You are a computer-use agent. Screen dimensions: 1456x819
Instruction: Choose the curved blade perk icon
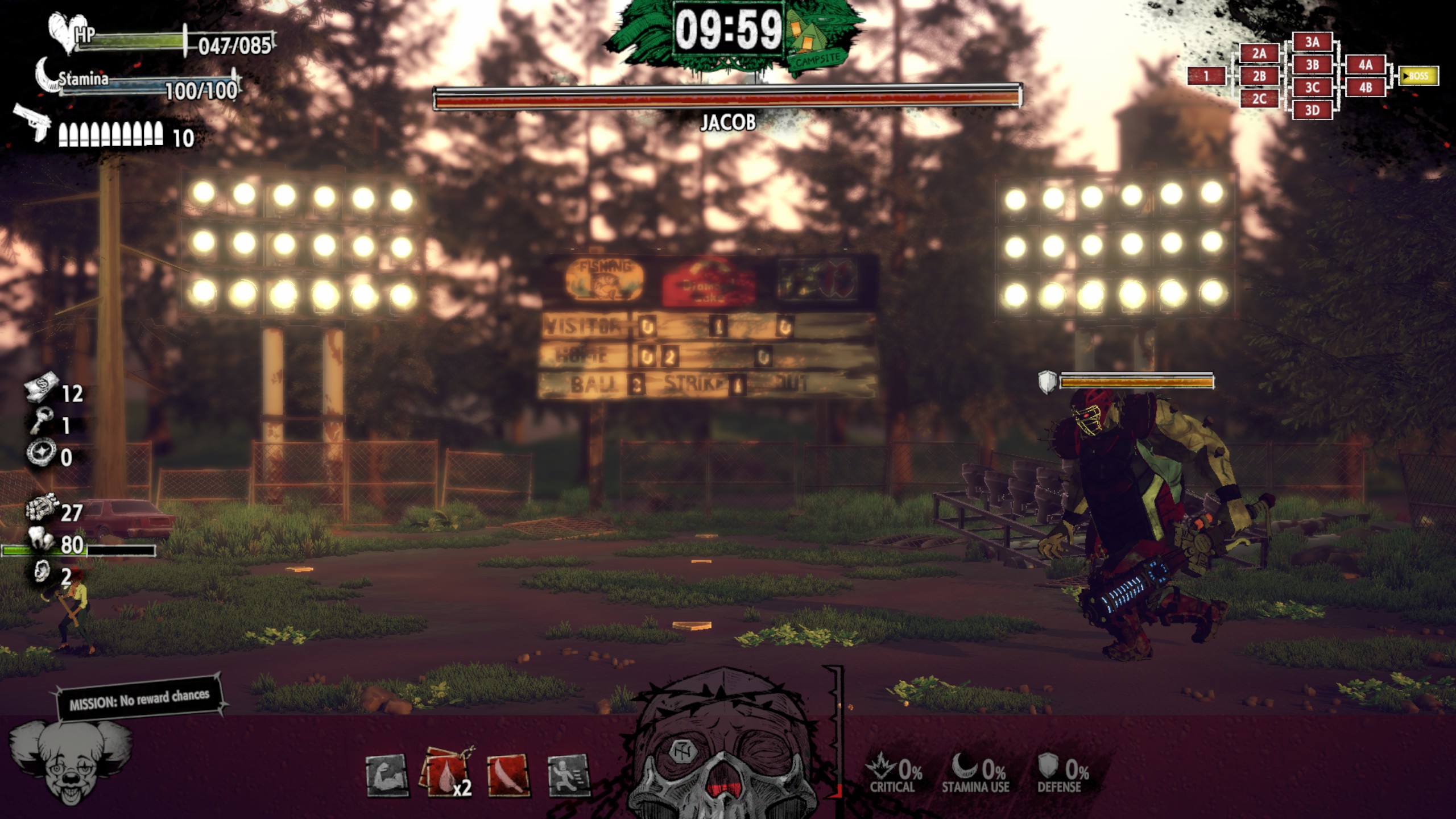[508, 775]
